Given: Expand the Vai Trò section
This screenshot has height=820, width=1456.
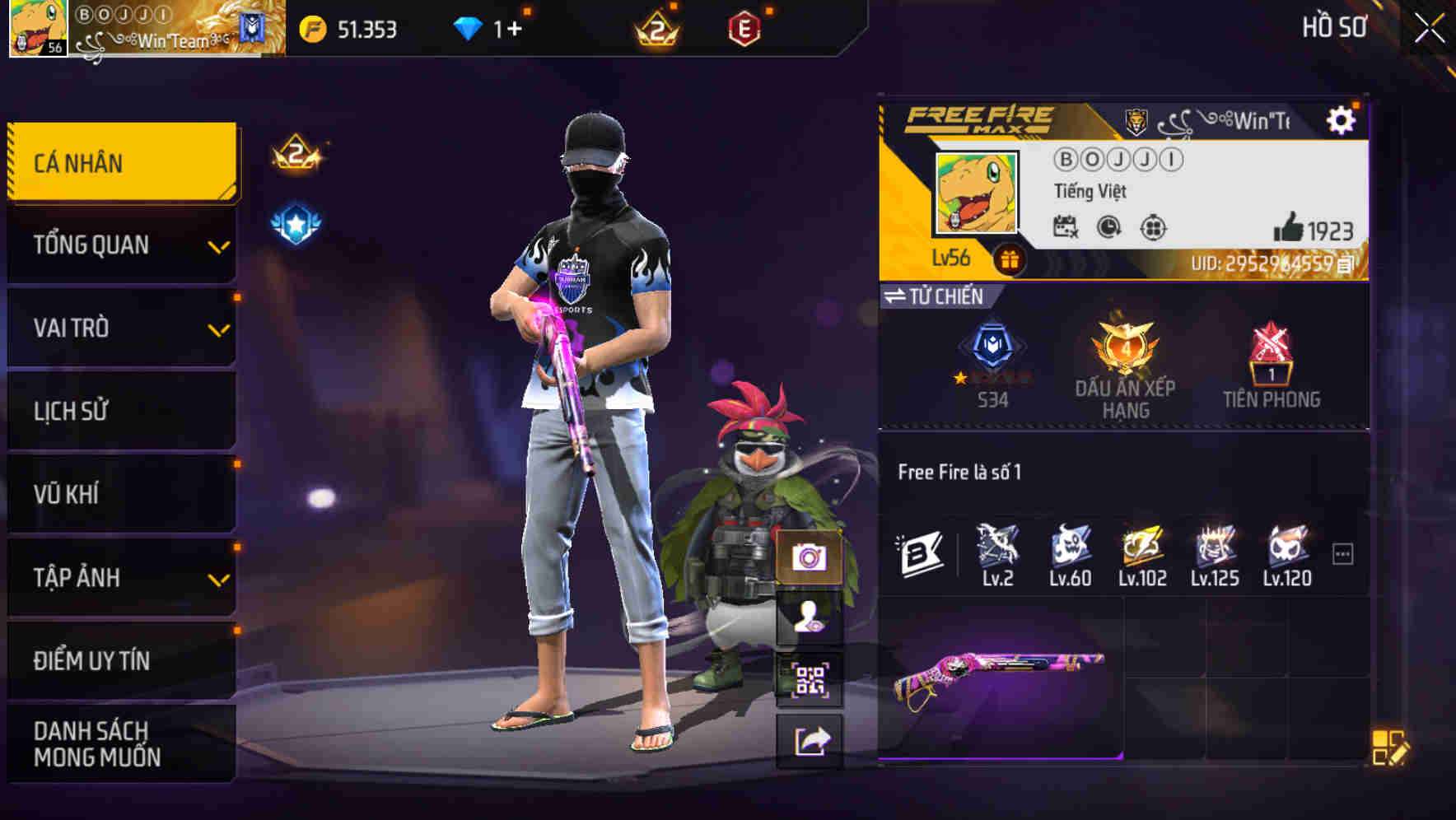Looking at the screenshot, I should pos(119,328).
